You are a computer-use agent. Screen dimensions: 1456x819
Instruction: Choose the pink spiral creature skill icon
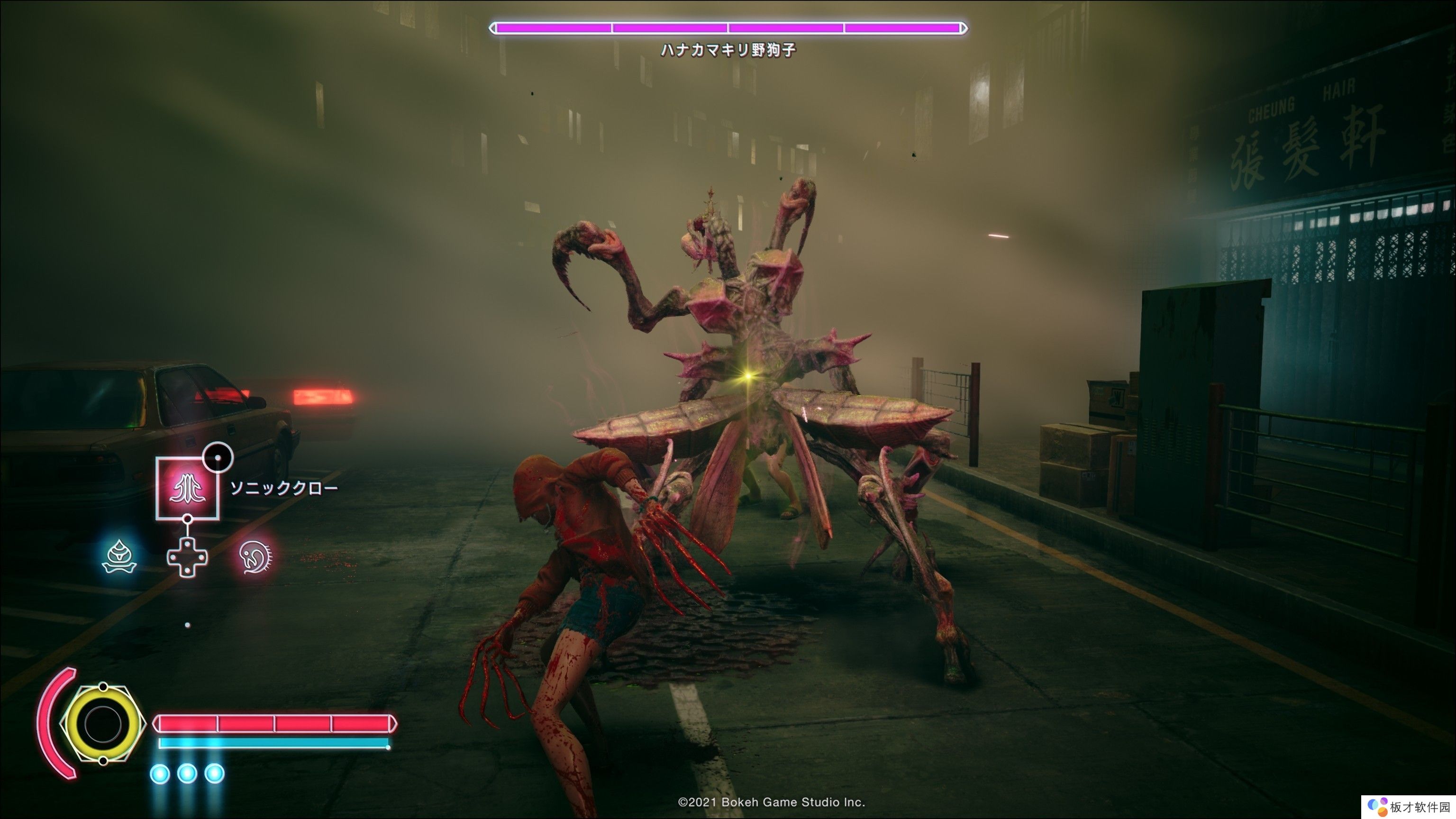[255, 556]
